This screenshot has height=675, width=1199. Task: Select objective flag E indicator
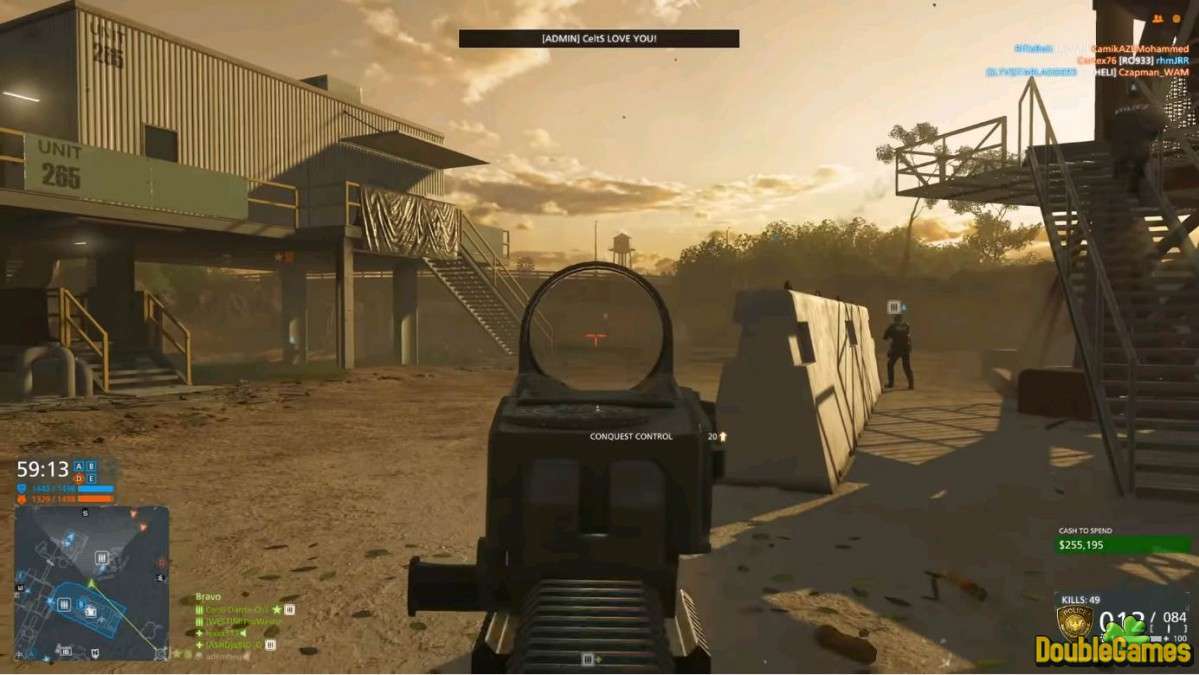92,478
